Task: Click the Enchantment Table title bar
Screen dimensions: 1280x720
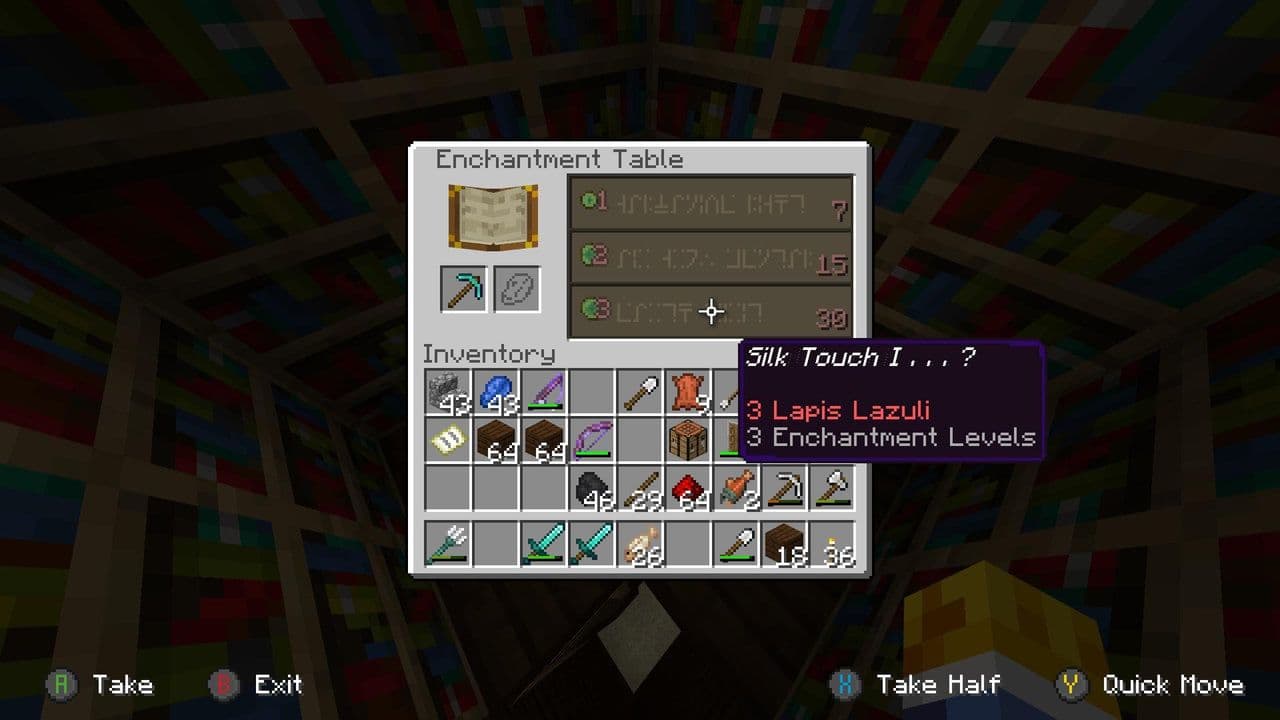Action: (x=557, y=159)
